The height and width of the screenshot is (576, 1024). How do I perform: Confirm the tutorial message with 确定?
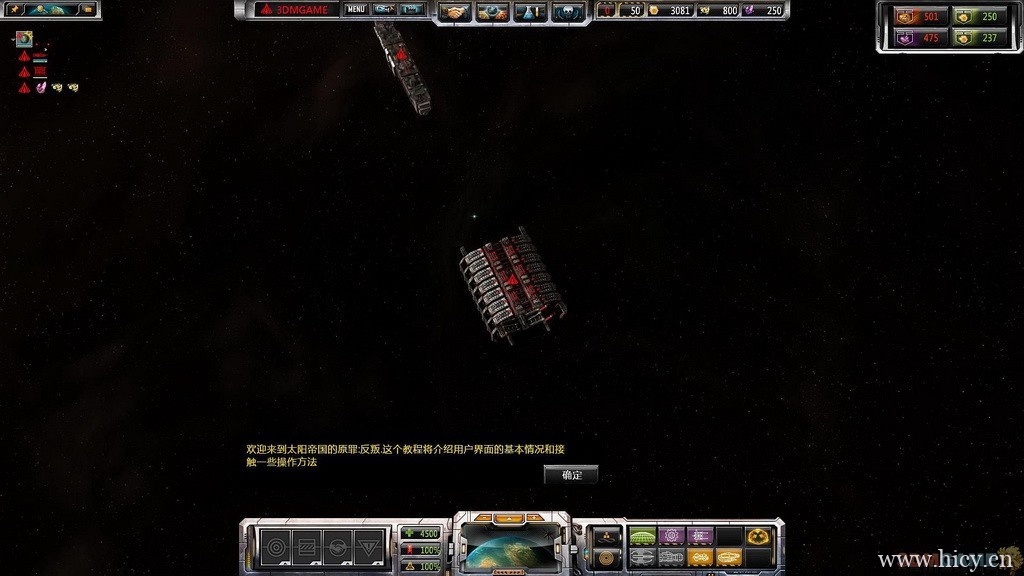571,475
